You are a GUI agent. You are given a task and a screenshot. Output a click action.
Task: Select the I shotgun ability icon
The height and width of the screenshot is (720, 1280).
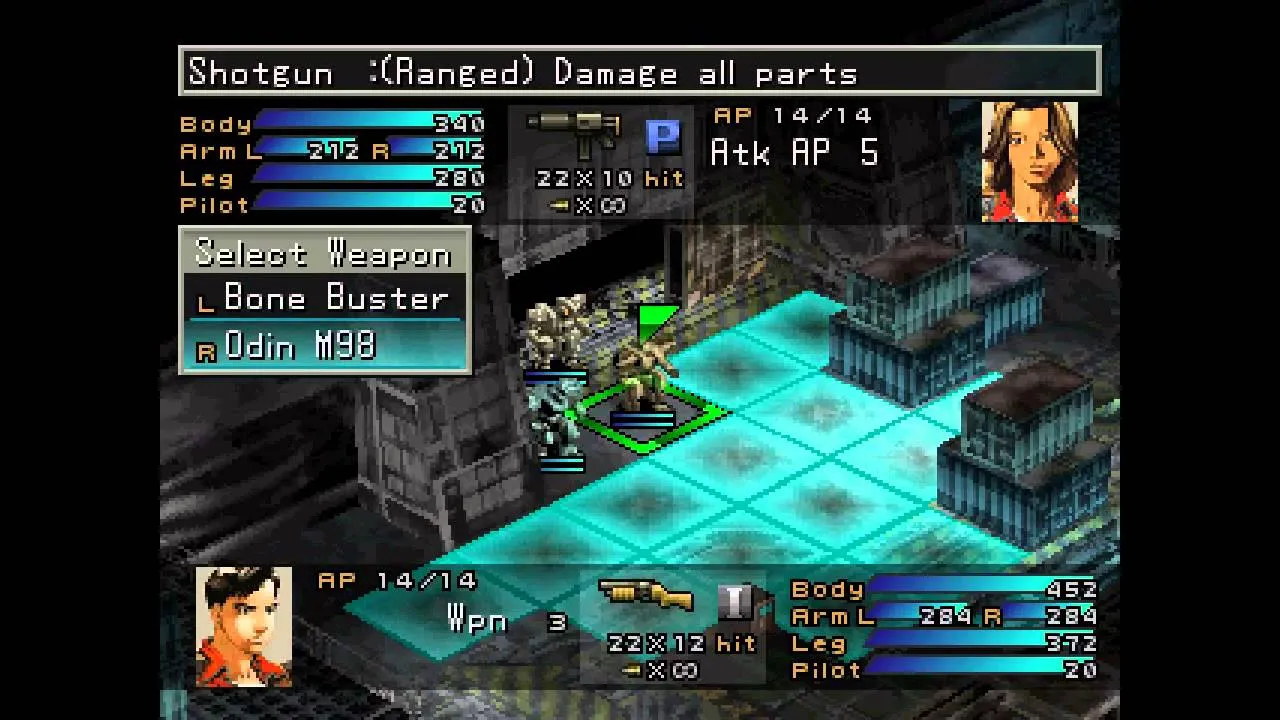pos(737,602)
